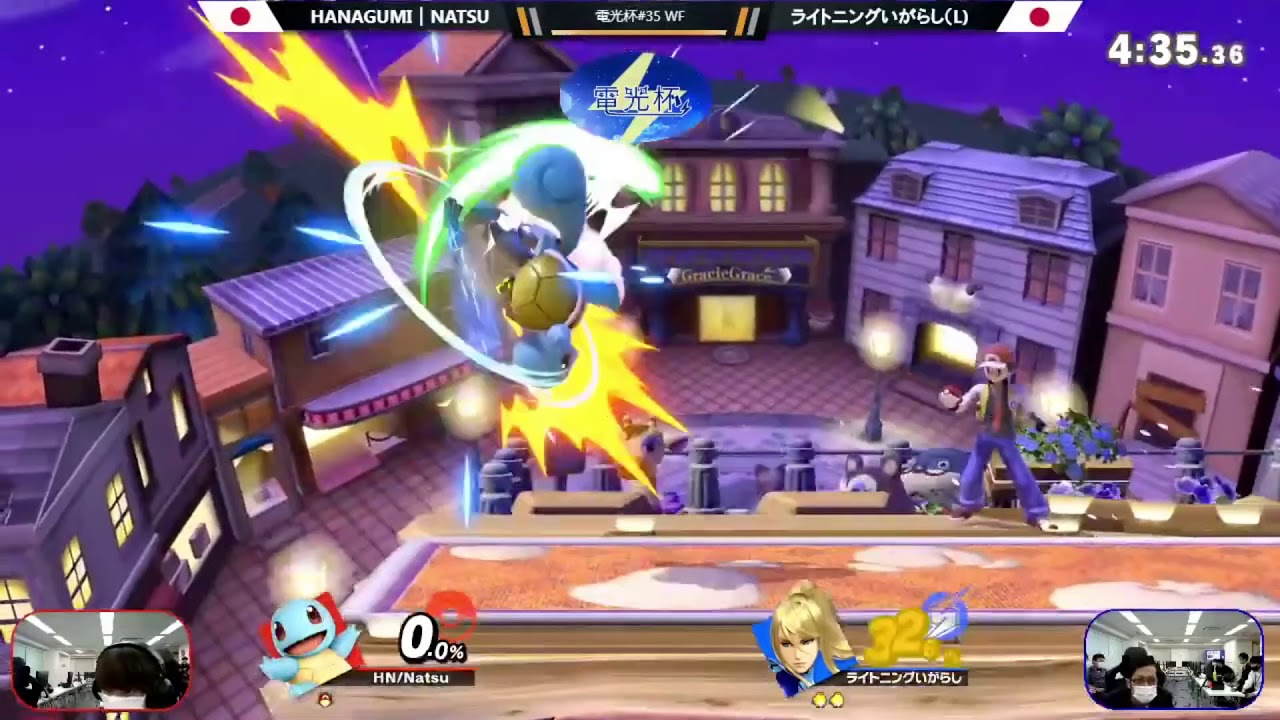Expand the HANAGUMI｜NATSU name plate

(x=399, y=16)
